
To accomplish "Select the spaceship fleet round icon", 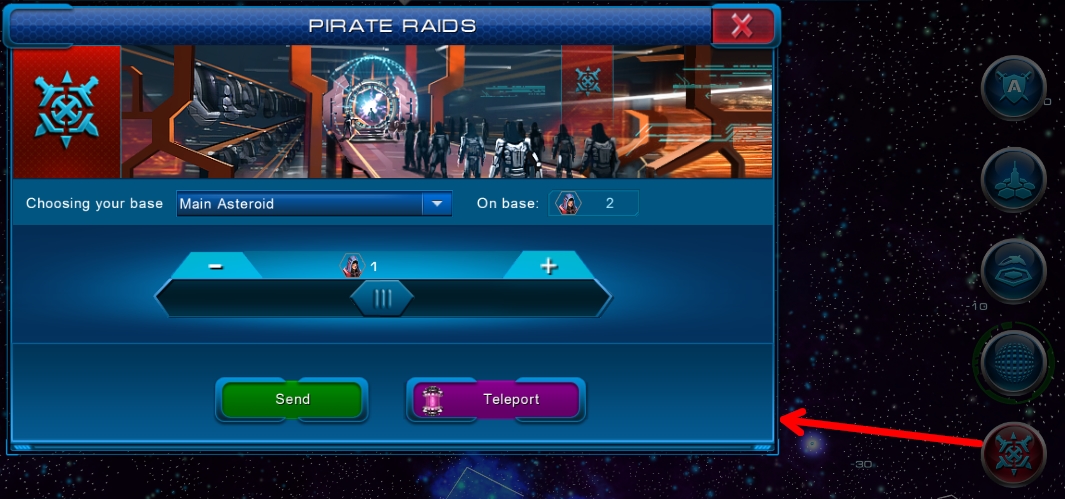I will pos(1013,180).
